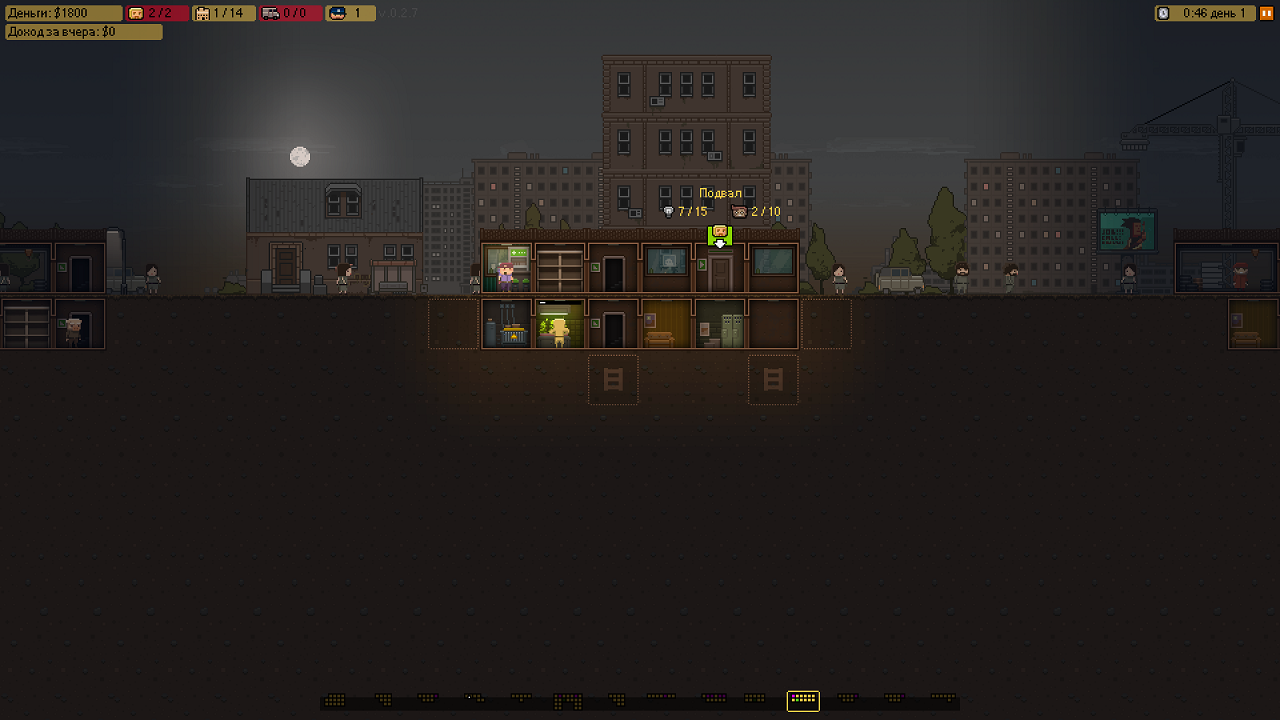Viewport: 1280px width, 720px height.
Task: Click the green worker arrival marker
Action: 720,236
